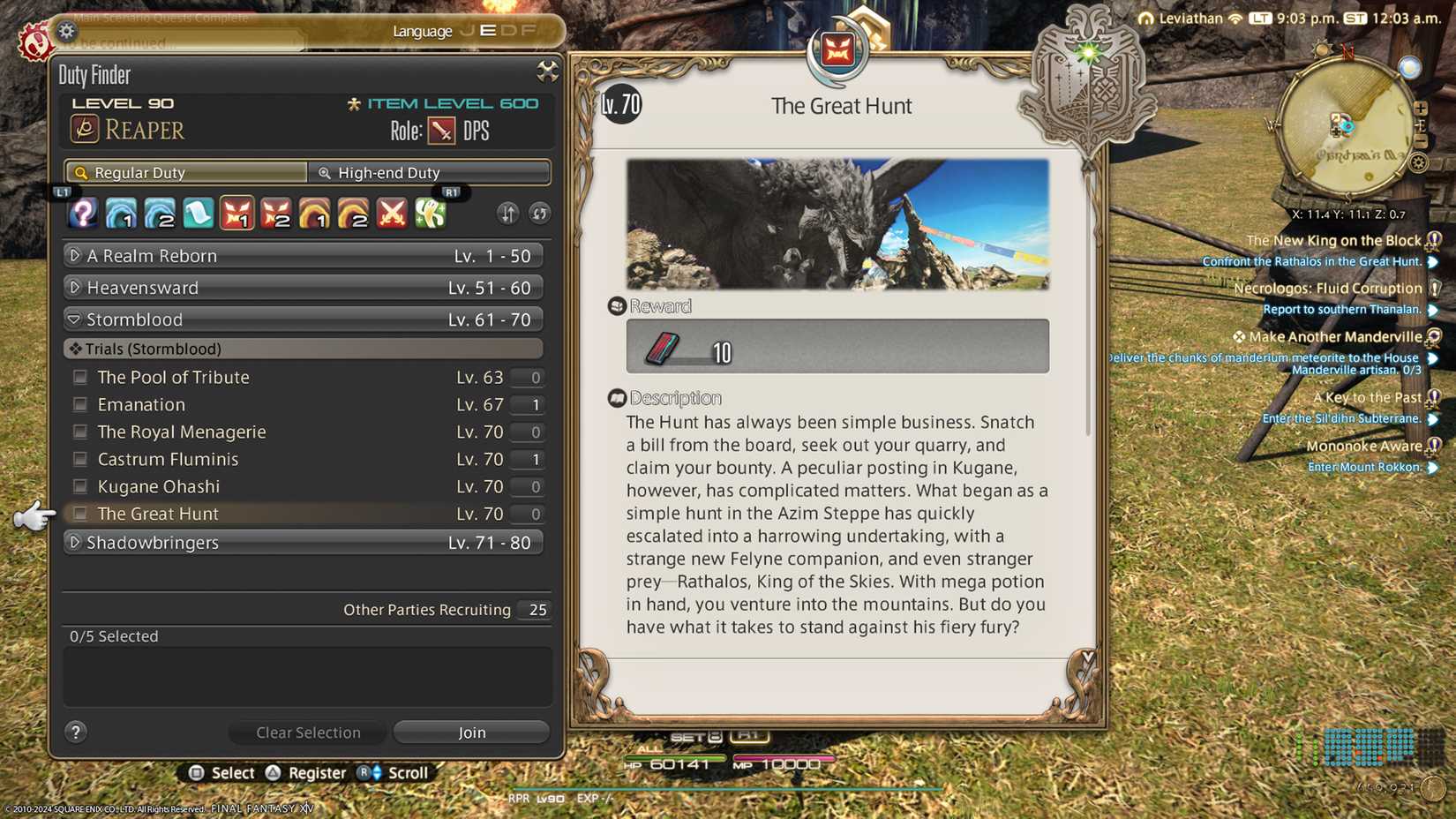Viewport: 1456px width, 819px height.
Task: Check the checkbox for The Great Hunt
Action: [x=79, y=513]
